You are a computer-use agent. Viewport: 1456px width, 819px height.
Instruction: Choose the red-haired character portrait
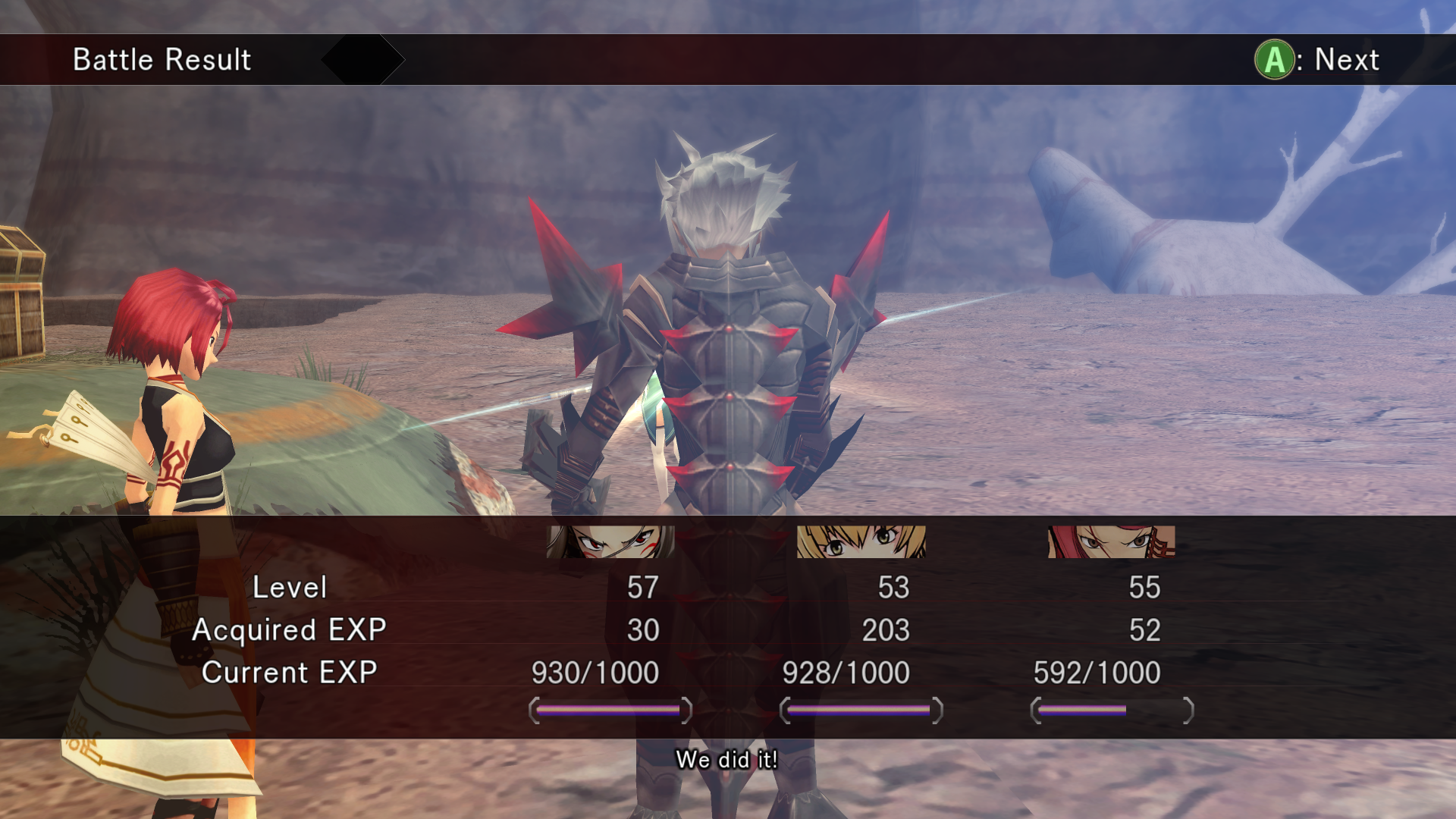coord(1111,541)
